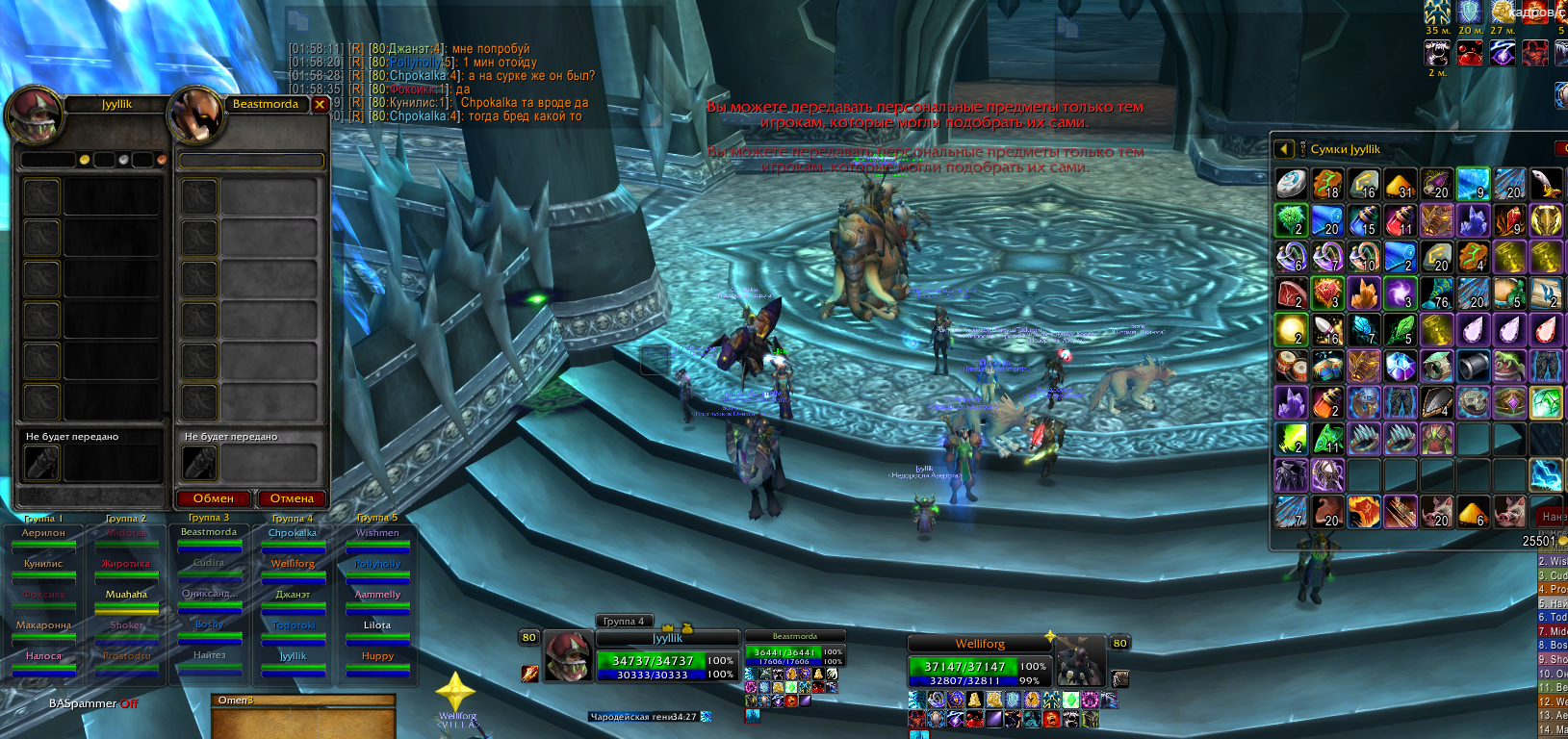The height and width of the screenshot is (739, 1568).
Task: Click the blue lightning item in the bag
Action: click(1545, 476)
